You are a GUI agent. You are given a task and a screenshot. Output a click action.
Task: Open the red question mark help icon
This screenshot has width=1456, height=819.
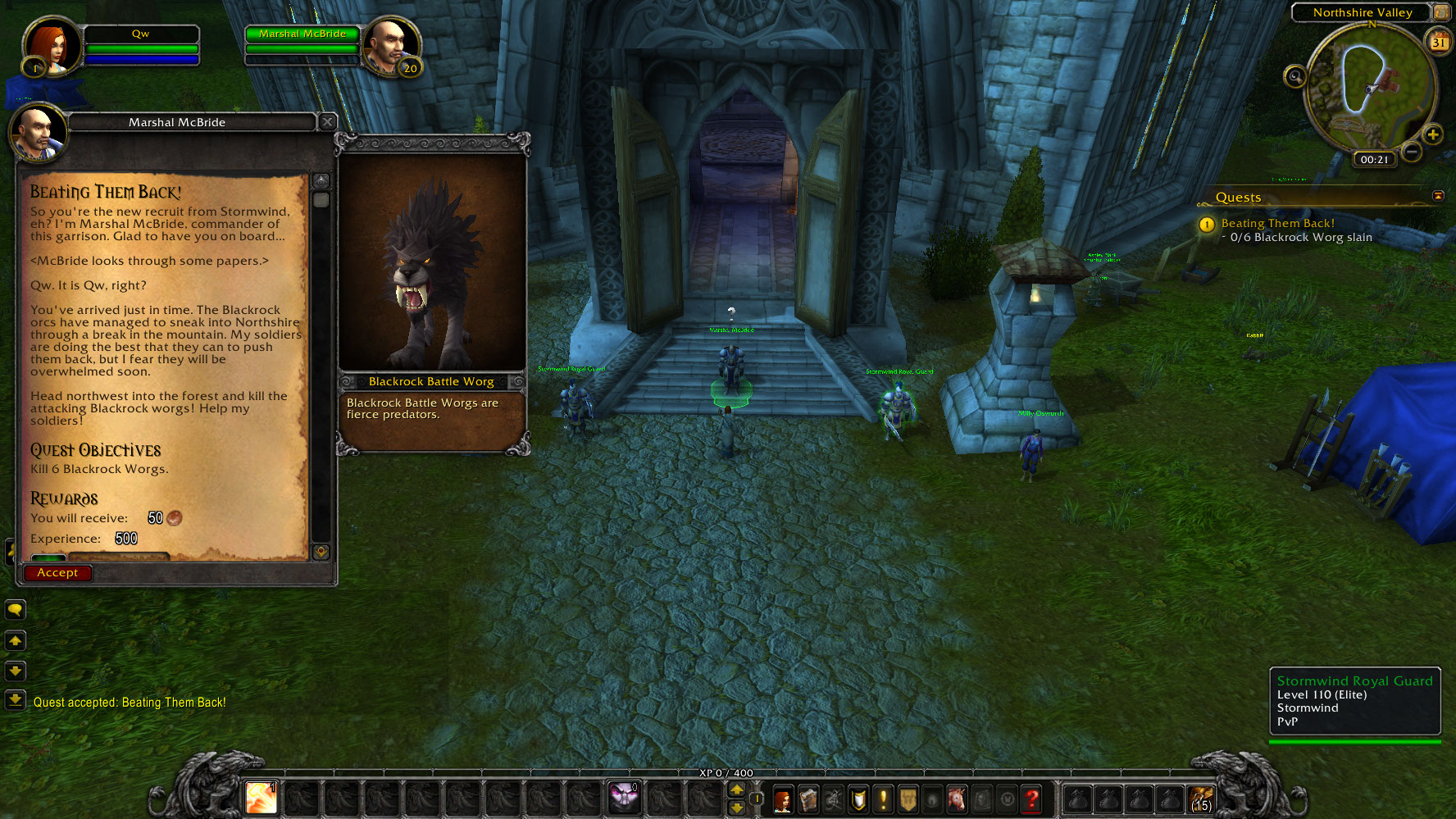1031,799
